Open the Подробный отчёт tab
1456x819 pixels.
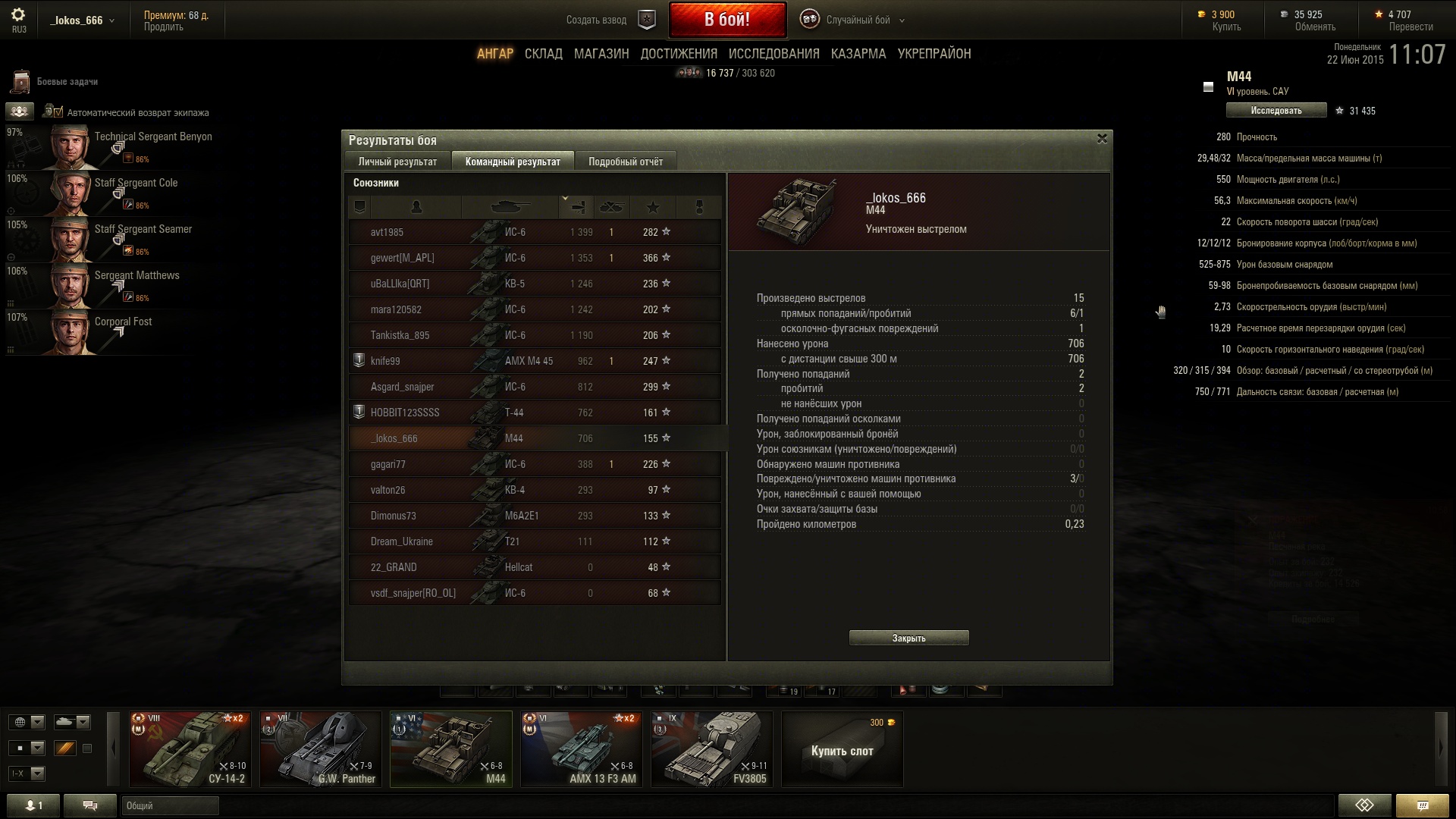click(625, 162)
